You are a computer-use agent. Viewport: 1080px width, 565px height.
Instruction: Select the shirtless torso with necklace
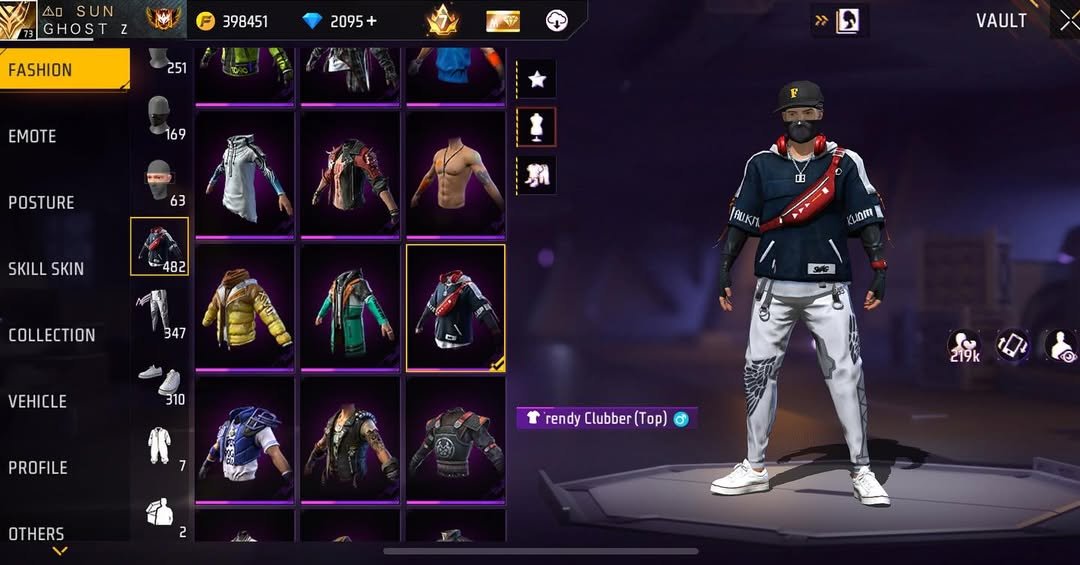[455, 174]
